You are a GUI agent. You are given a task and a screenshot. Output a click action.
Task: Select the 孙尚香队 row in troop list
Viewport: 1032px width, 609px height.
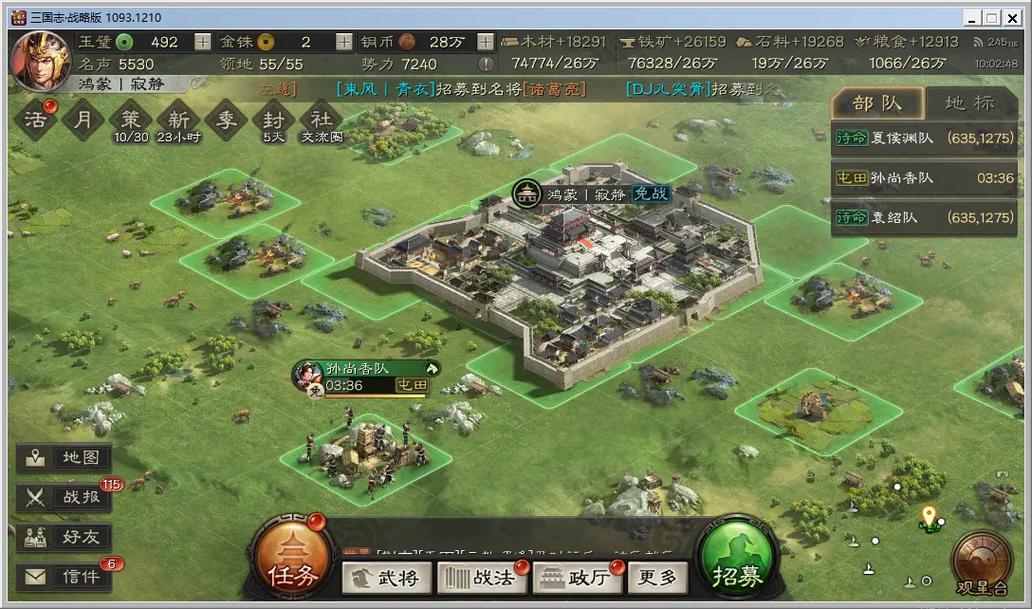click(x=923, y=177)
